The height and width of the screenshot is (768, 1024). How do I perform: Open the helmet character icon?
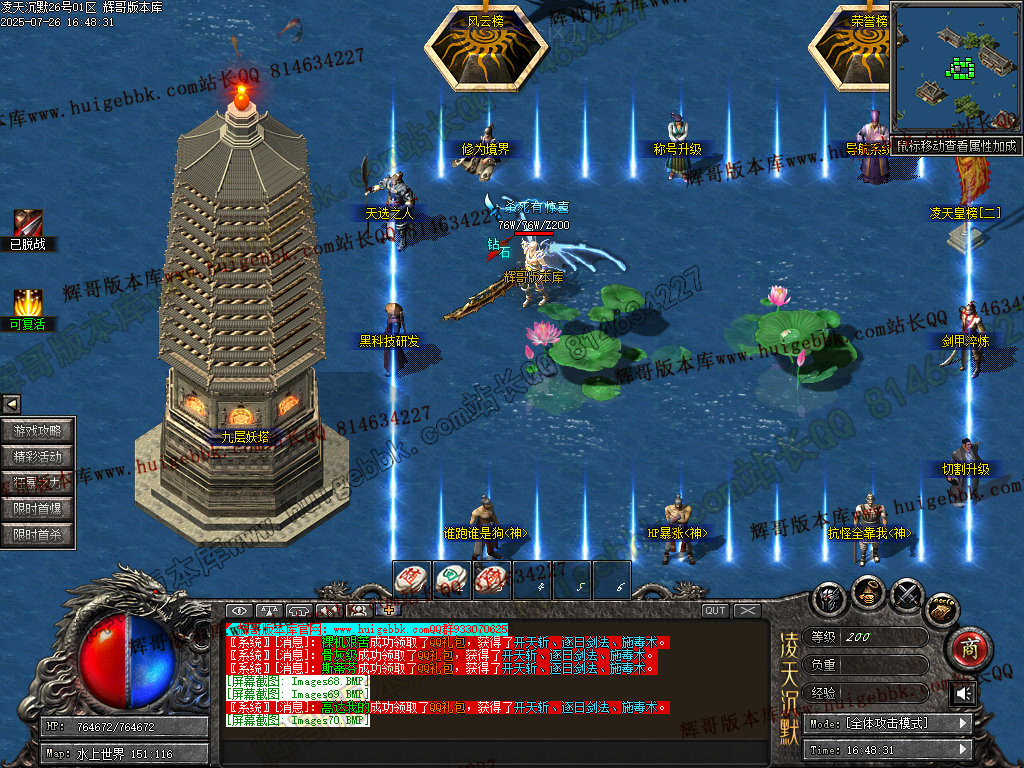830,598
